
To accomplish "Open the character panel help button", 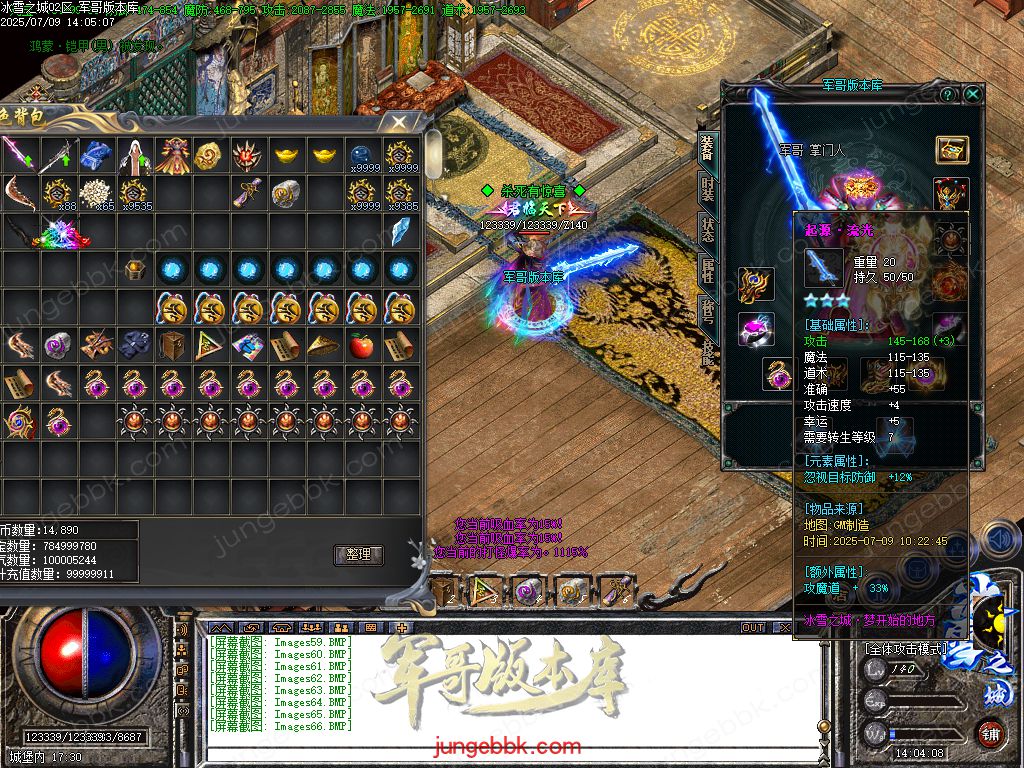I will point(948,94).
